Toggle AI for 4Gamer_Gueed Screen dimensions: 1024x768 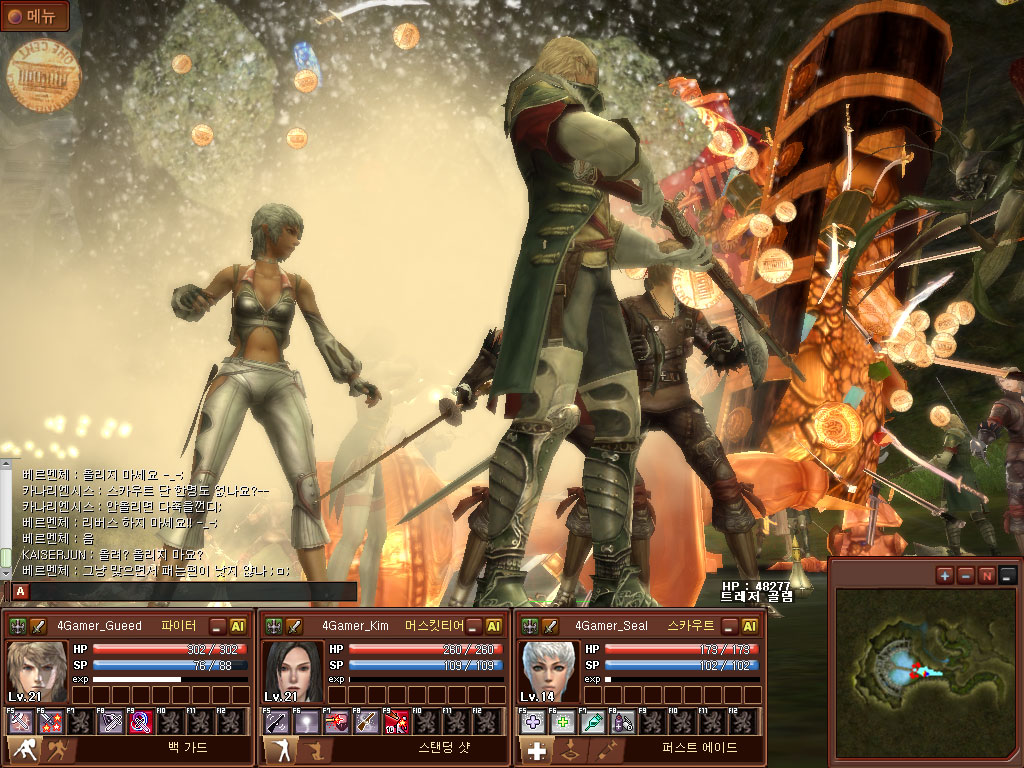(238, 626)
